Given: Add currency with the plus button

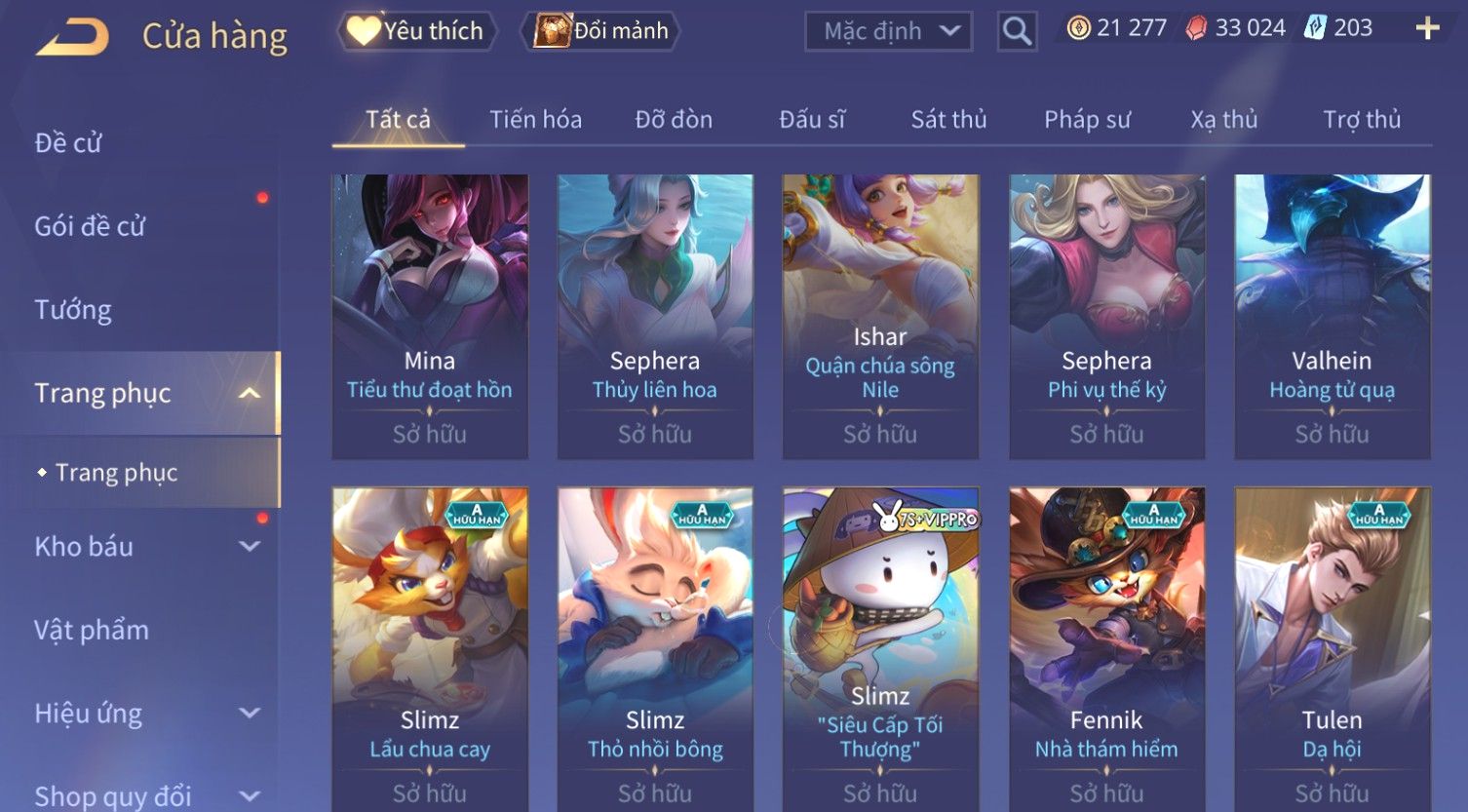Looking at the screenshot, I should point(1427,28).
